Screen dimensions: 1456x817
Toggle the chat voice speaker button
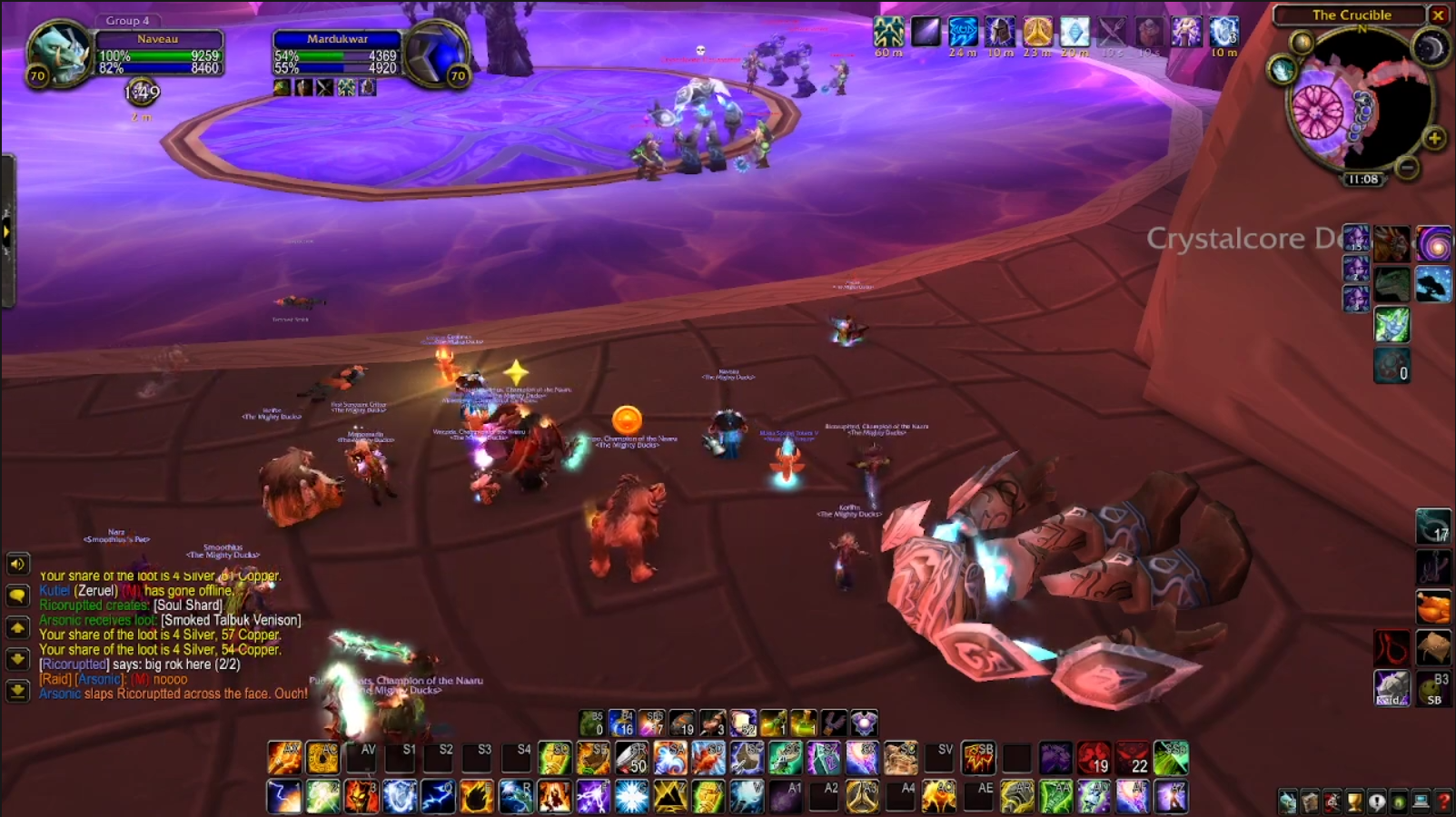pyautogui.click(x=17, y=565)
